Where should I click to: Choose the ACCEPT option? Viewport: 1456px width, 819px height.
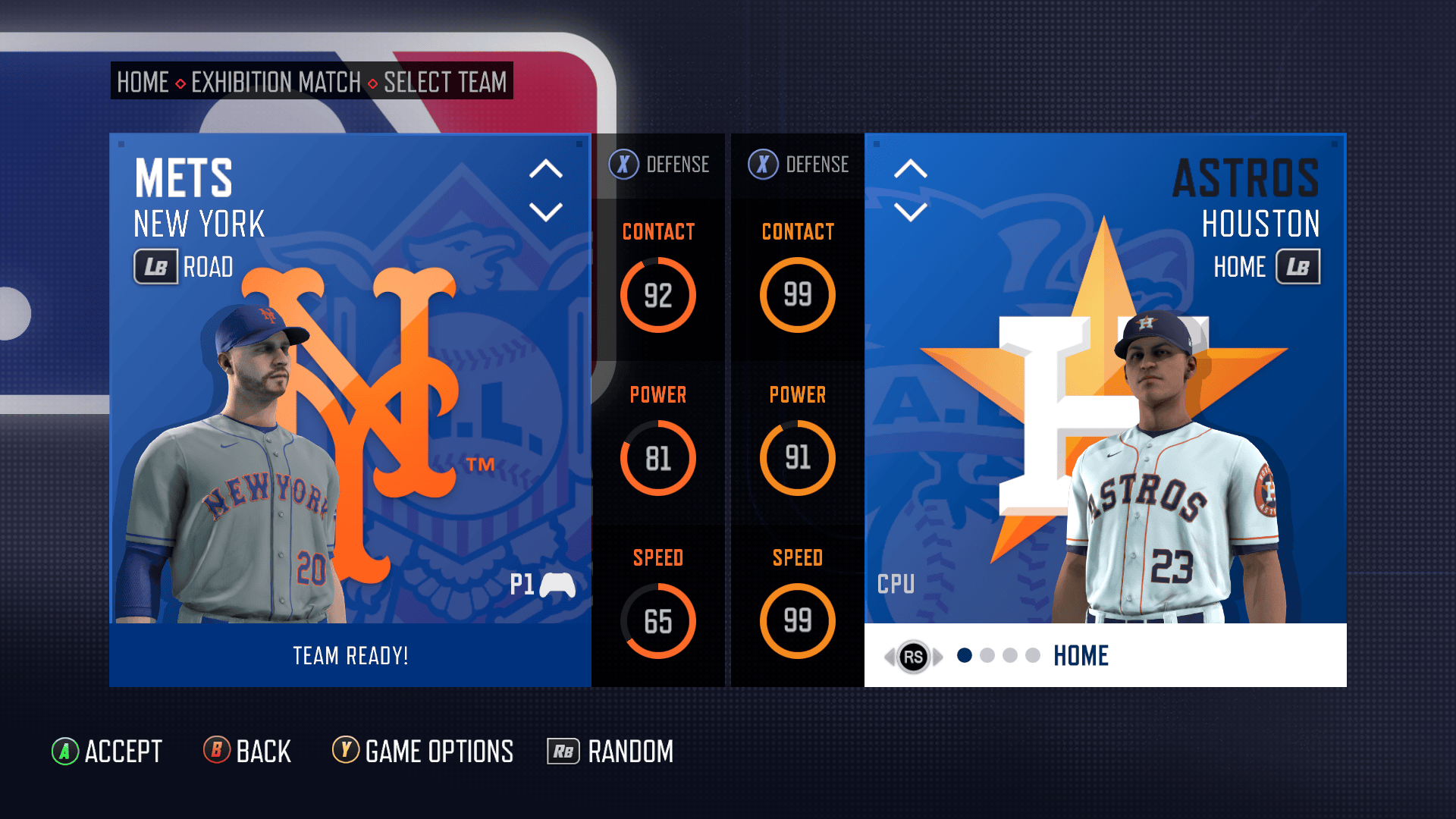[x=107, y=752]
